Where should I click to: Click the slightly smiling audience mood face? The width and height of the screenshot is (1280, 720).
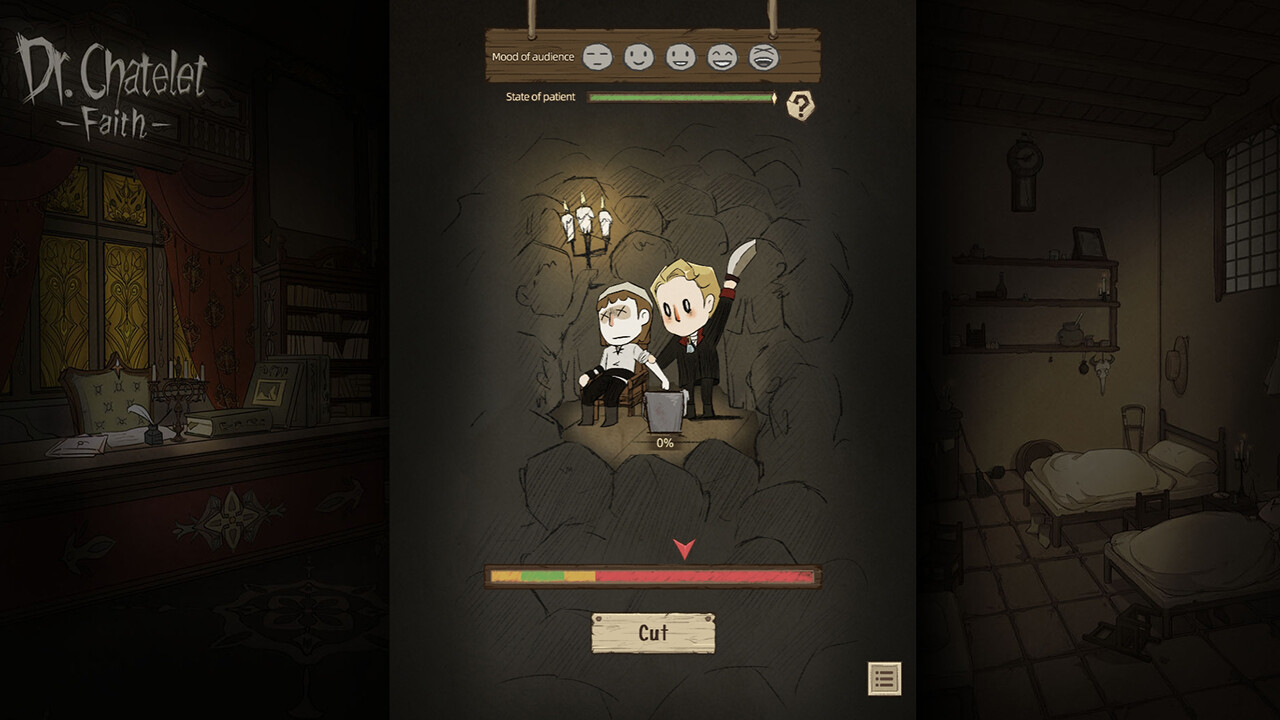[x=638, y=56]
